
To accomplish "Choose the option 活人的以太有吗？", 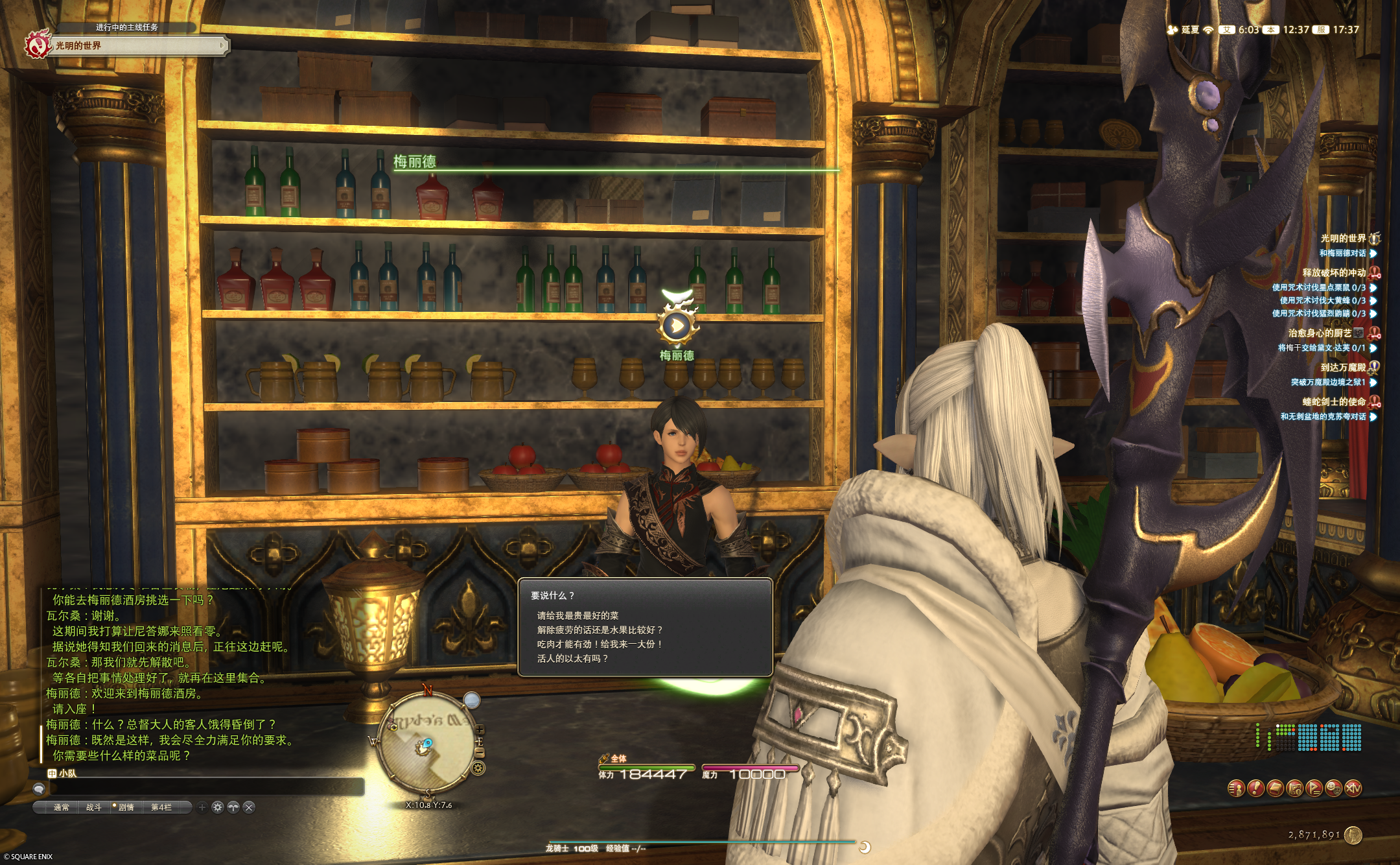I will [572, 658].
